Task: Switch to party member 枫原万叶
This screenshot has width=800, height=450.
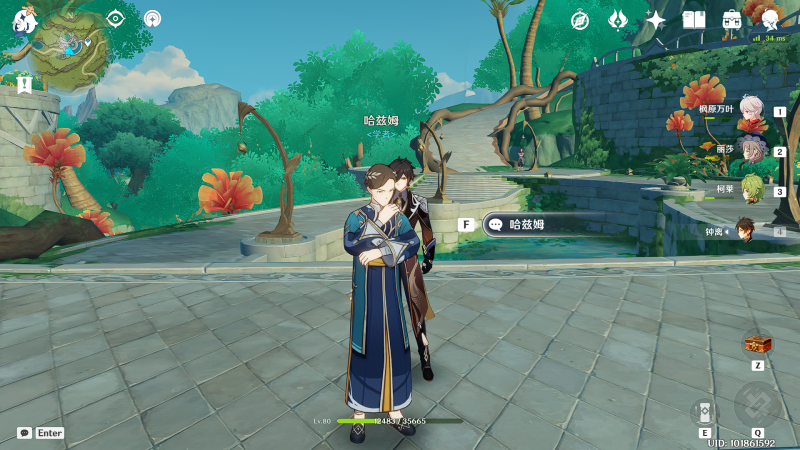Action: [751, 111]
